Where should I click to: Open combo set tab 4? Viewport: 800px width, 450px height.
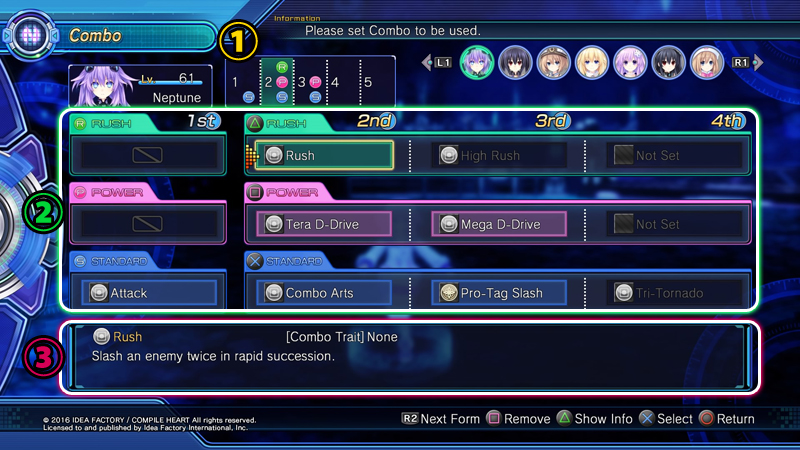pos(337,83)
